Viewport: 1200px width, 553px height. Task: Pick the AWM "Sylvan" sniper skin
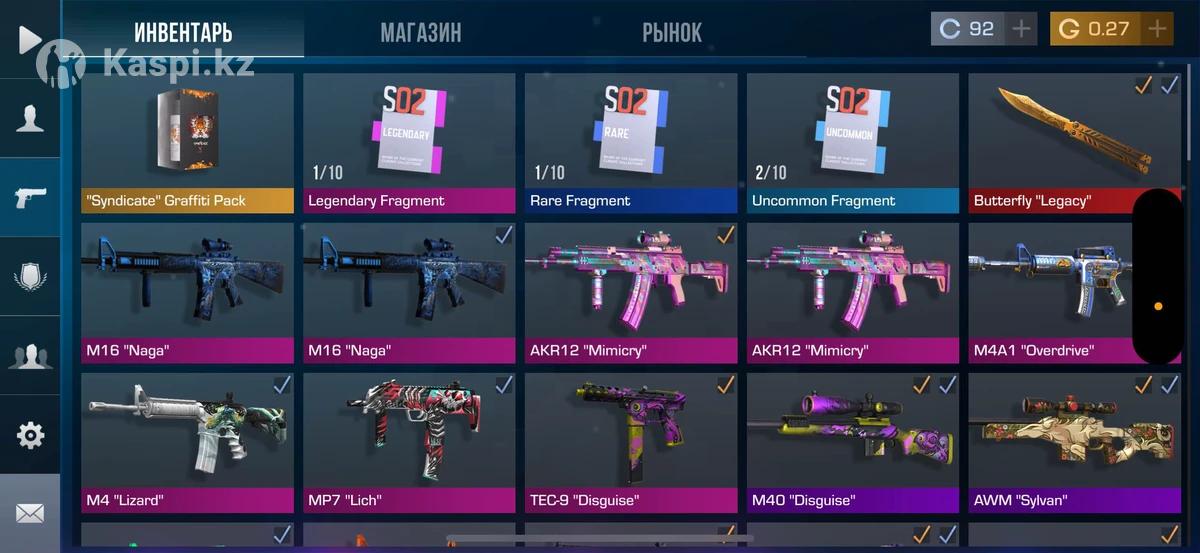(x=1074, y=443)
